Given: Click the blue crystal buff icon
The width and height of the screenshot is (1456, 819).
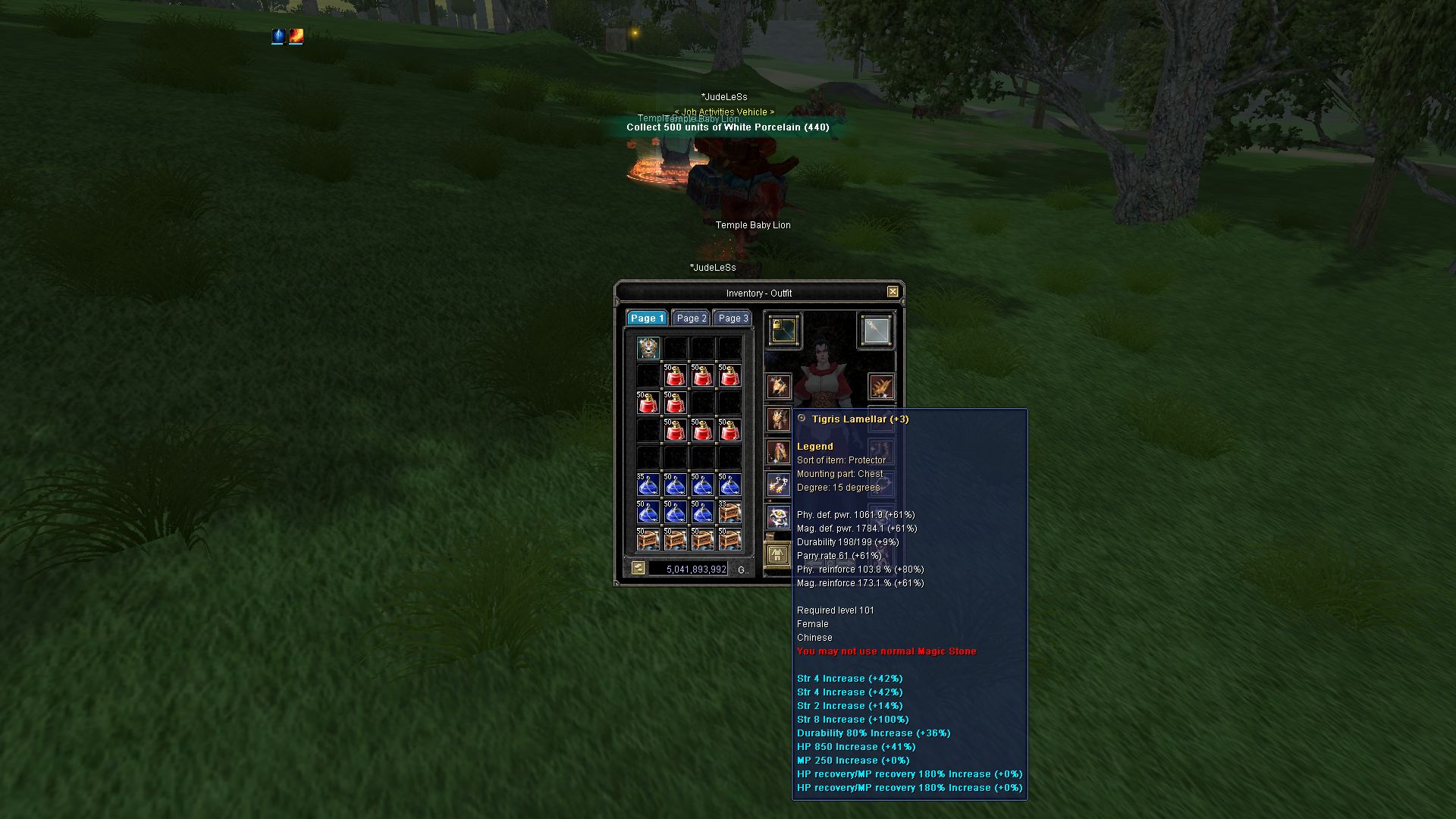Looking at the screenshot, I should pos(278,36).
